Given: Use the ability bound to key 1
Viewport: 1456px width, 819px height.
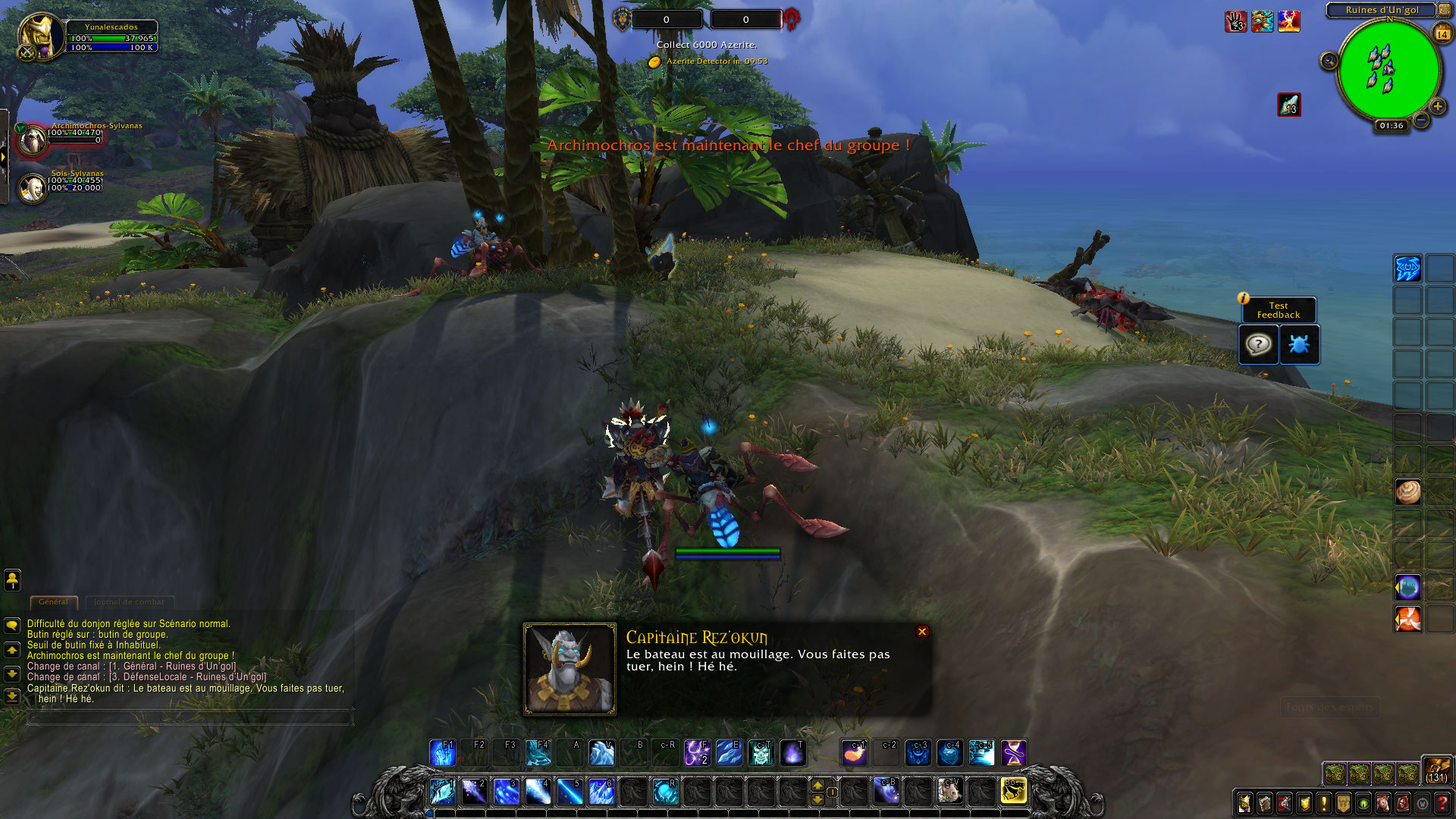Looking at the screenshot, I should point(442,791).
